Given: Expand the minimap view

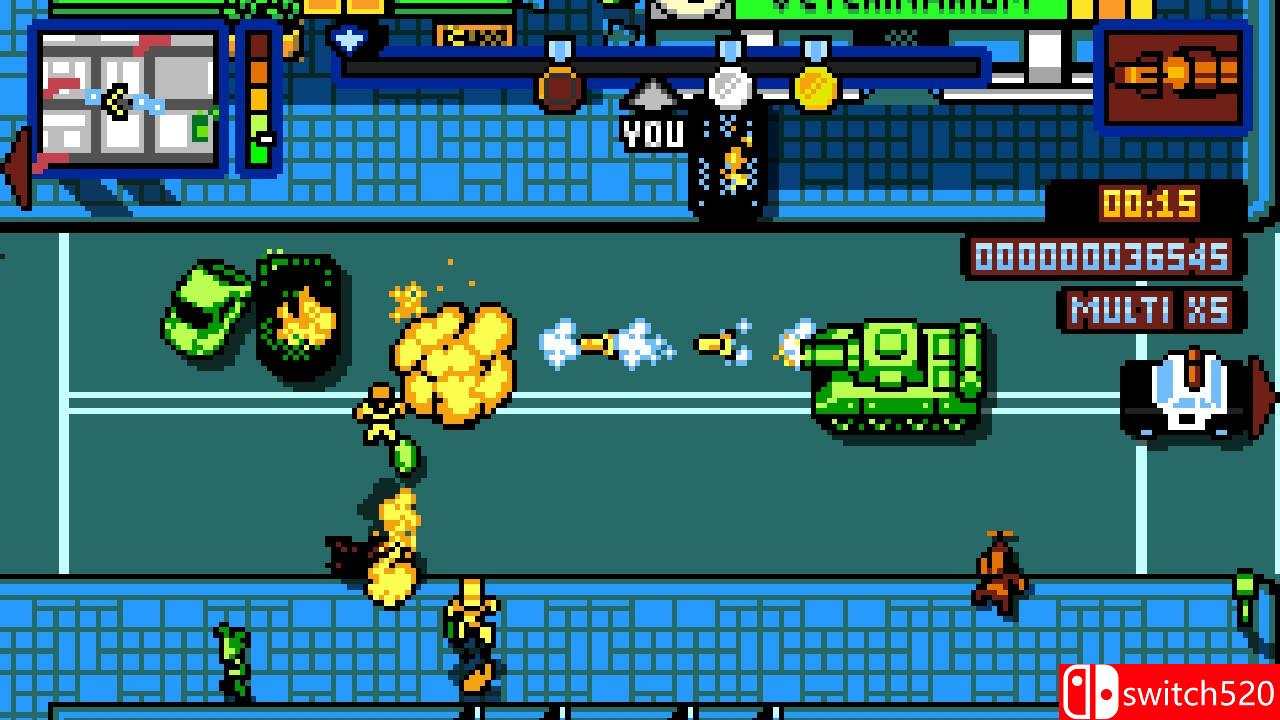Looking at the screenshot, I should point(125,100).
